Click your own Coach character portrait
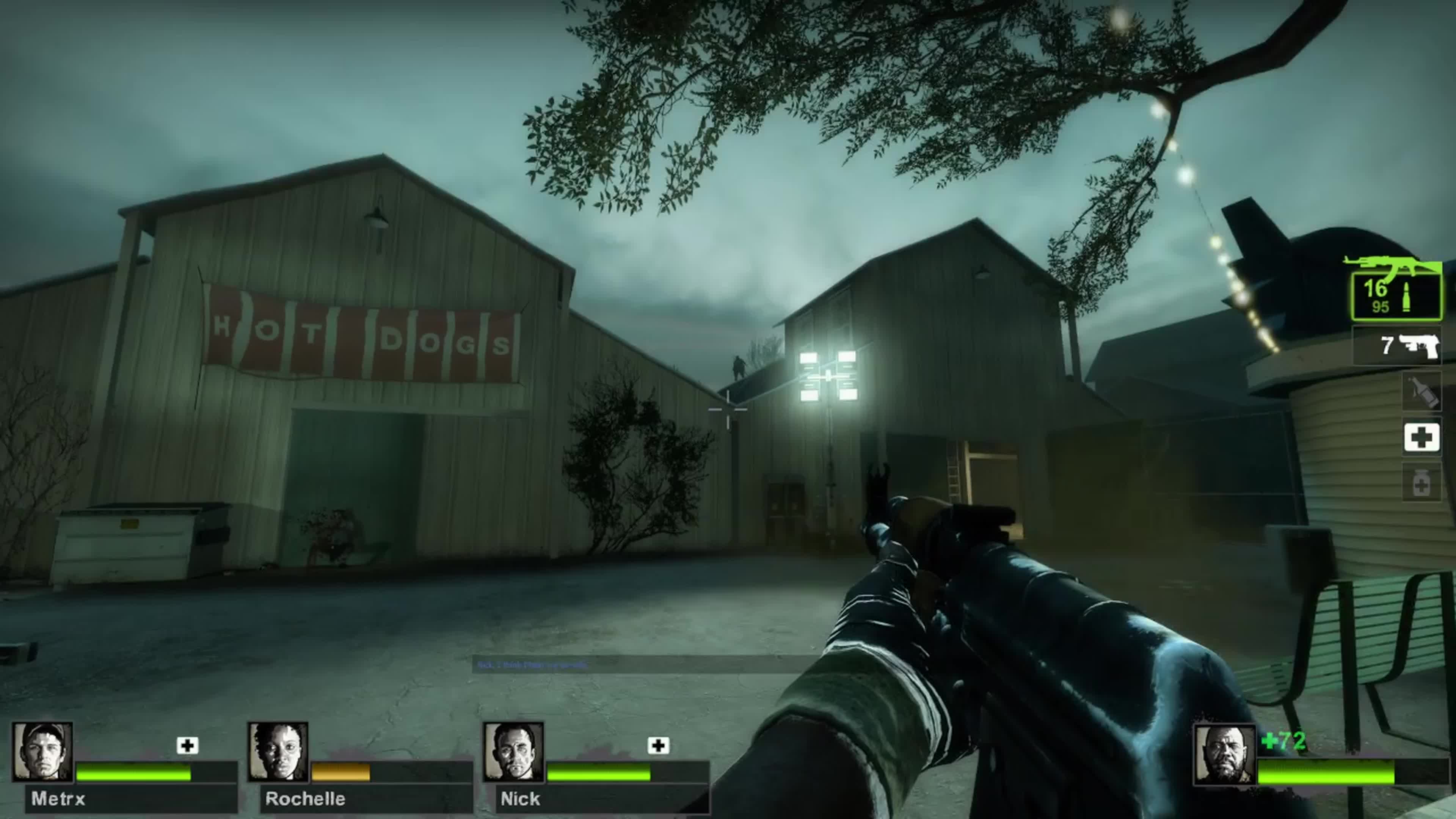 click(x=1224, y=755)
